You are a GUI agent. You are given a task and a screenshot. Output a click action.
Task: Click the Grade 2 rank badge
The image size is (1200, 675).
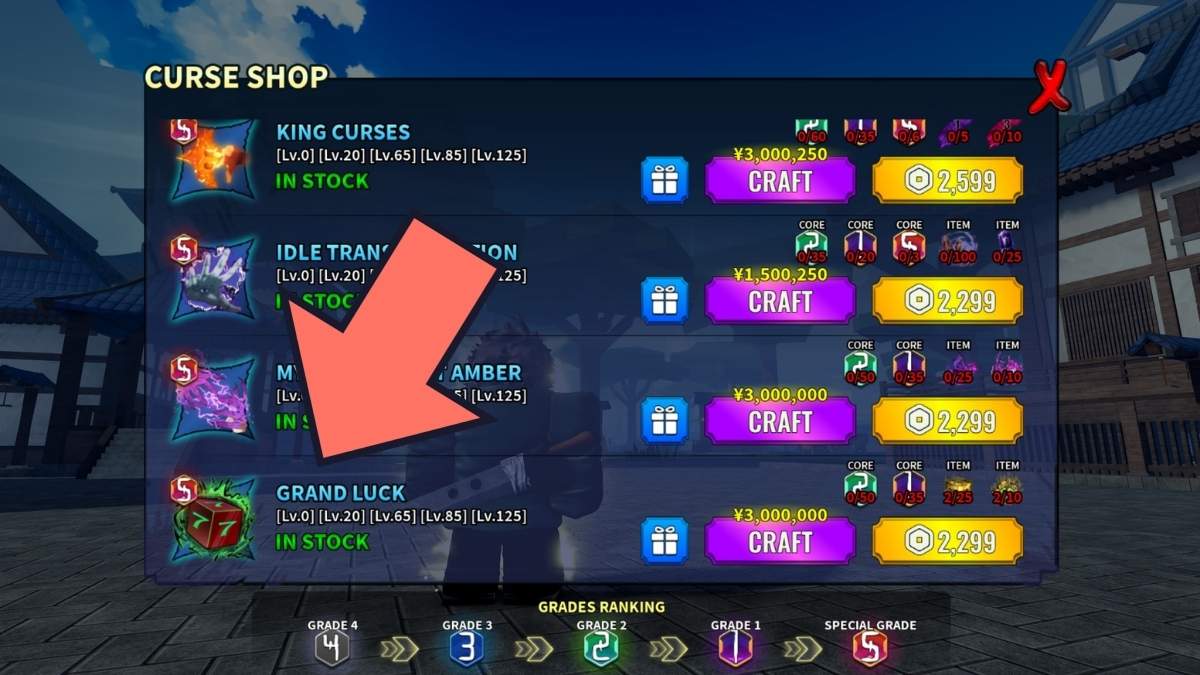(601, 650)
